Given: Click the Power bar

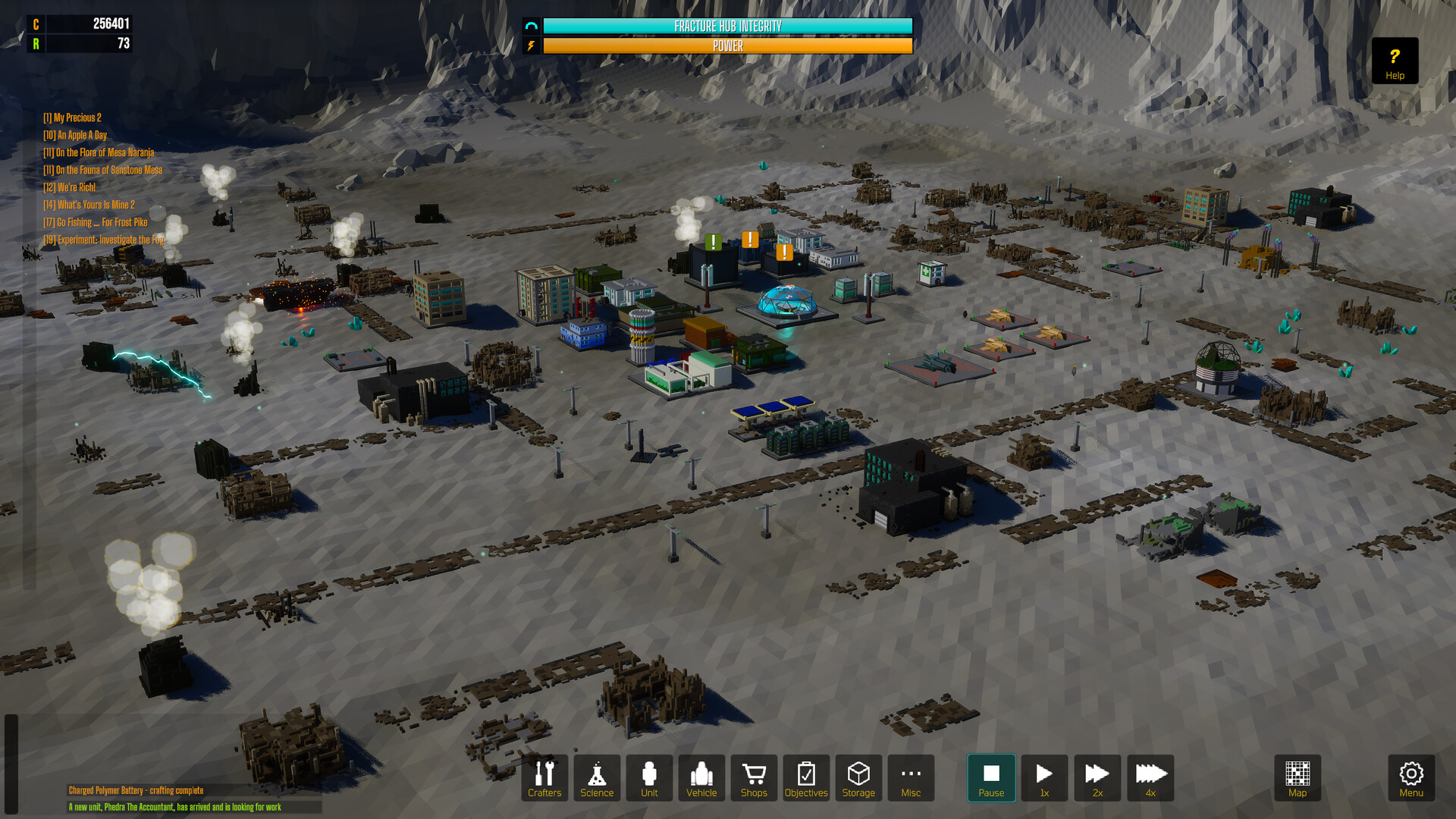Looking at the screenshot, I should coord(727,45).
